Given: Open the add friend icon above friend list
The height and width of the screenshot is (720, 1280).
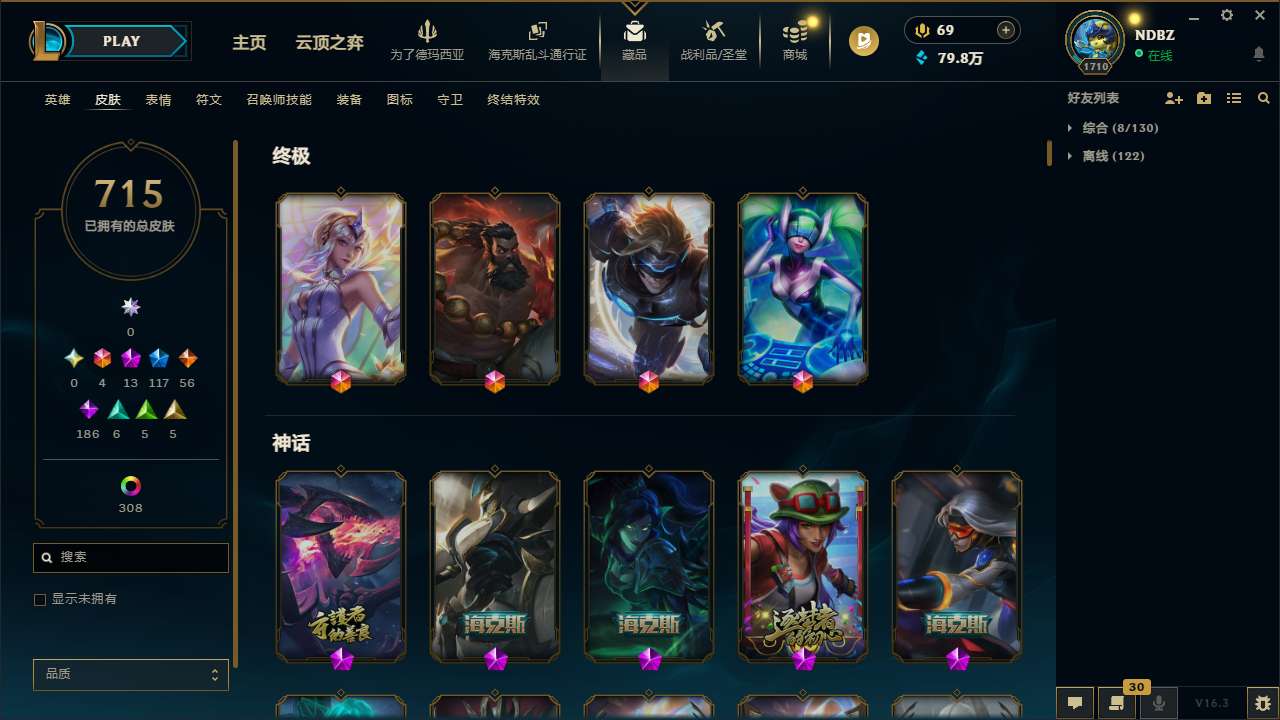Looking at the screenshot, I should [1173, 98].
